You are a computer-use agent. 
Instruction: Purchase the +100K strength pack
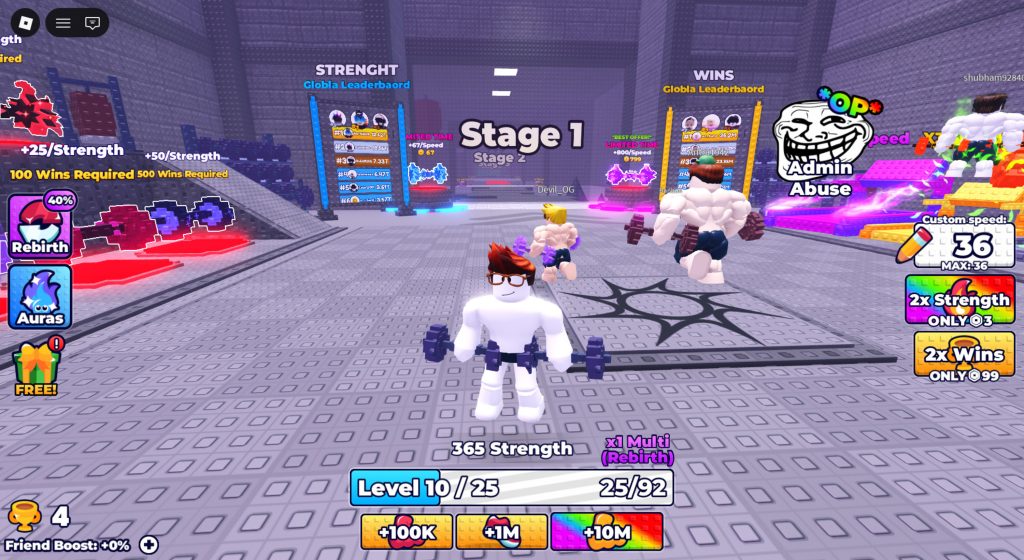pyautogui.click(x=406, y=532)
